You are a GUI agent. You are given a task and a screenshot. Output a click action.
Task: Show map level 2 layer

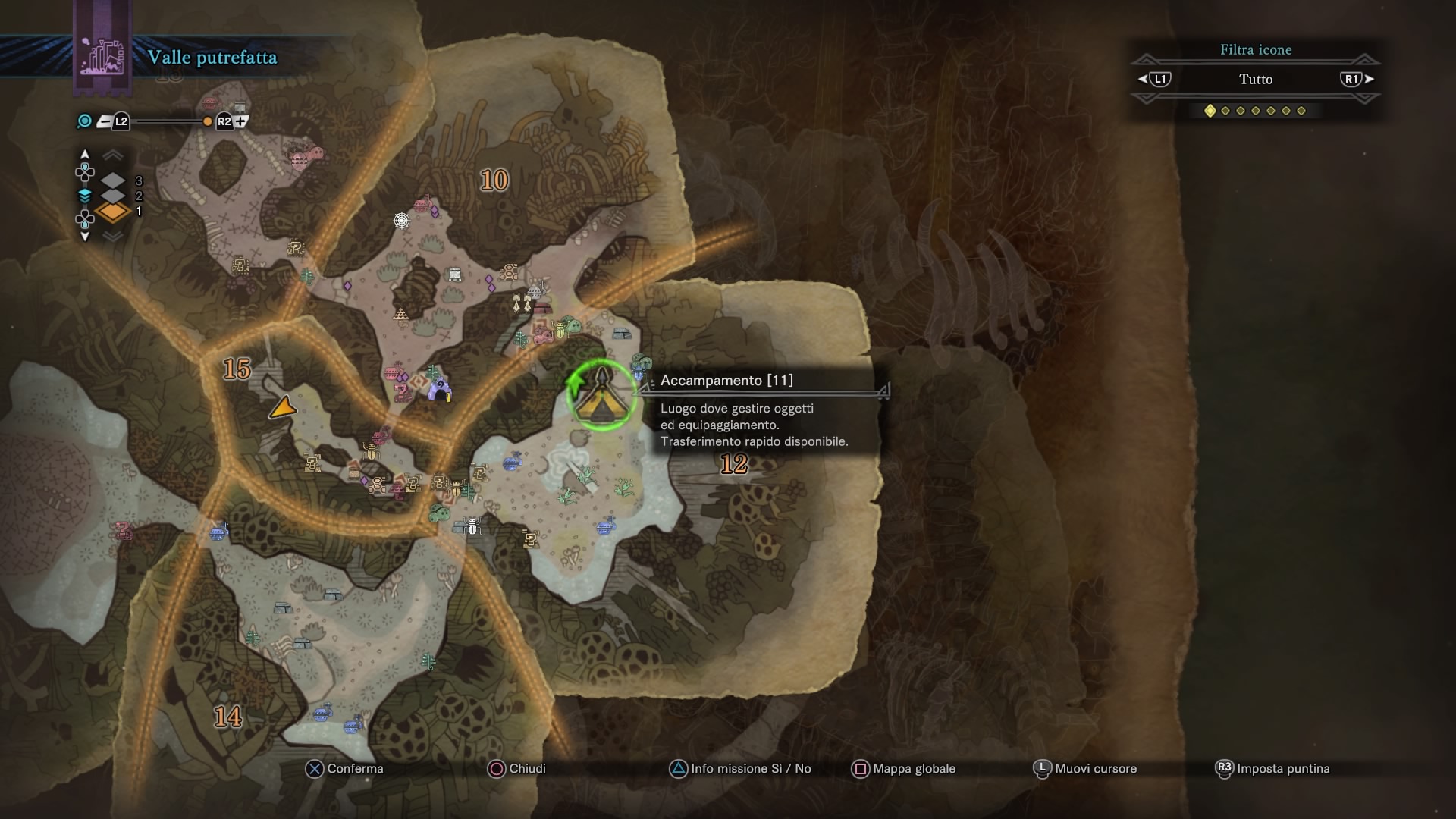coord(114,196)
